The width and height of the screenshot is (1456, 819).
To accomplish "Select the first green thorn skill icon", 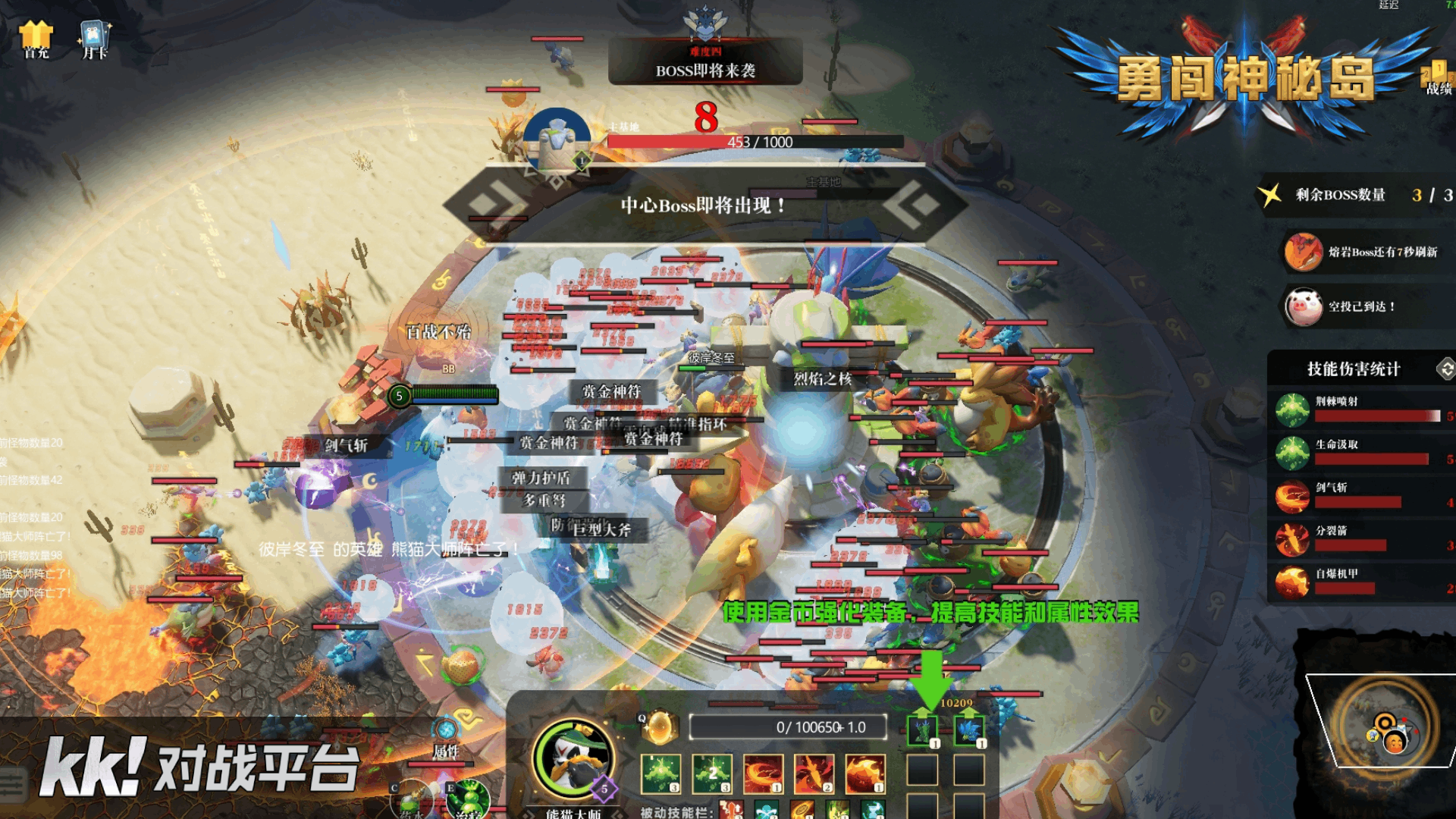I will [661, 773].
